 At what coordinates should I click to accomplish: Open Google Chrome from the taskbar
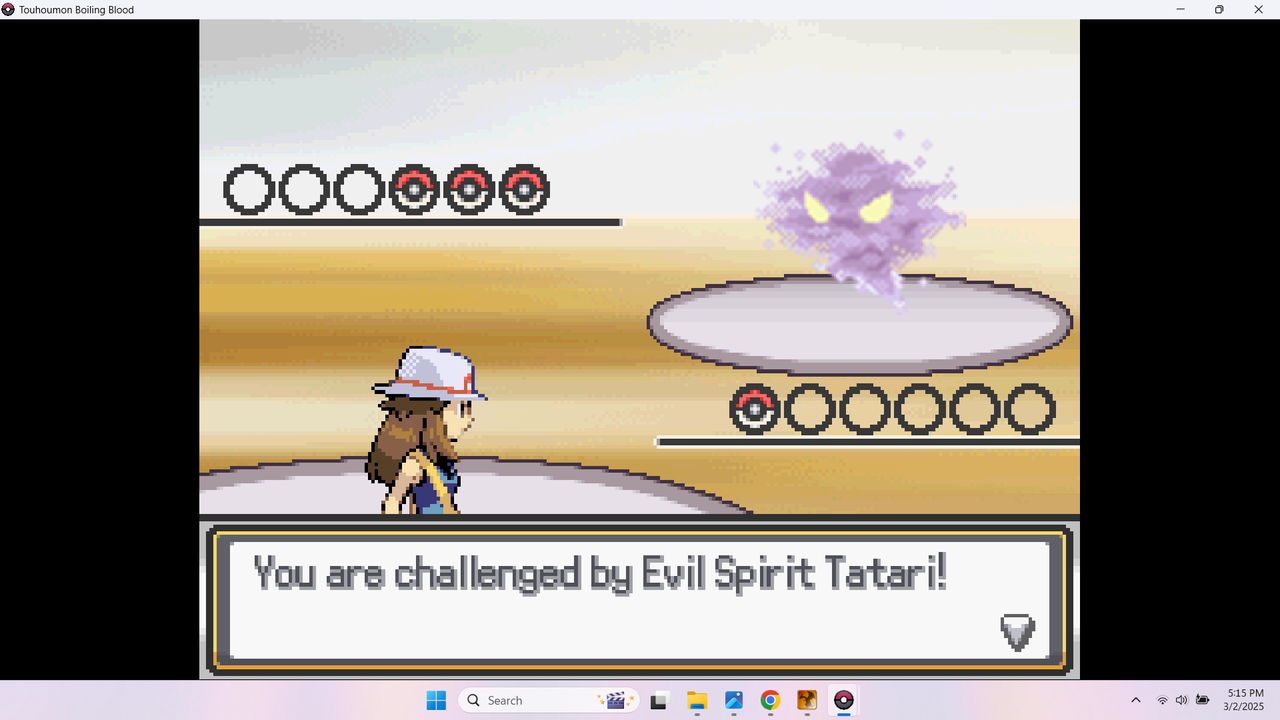point(770,700)
